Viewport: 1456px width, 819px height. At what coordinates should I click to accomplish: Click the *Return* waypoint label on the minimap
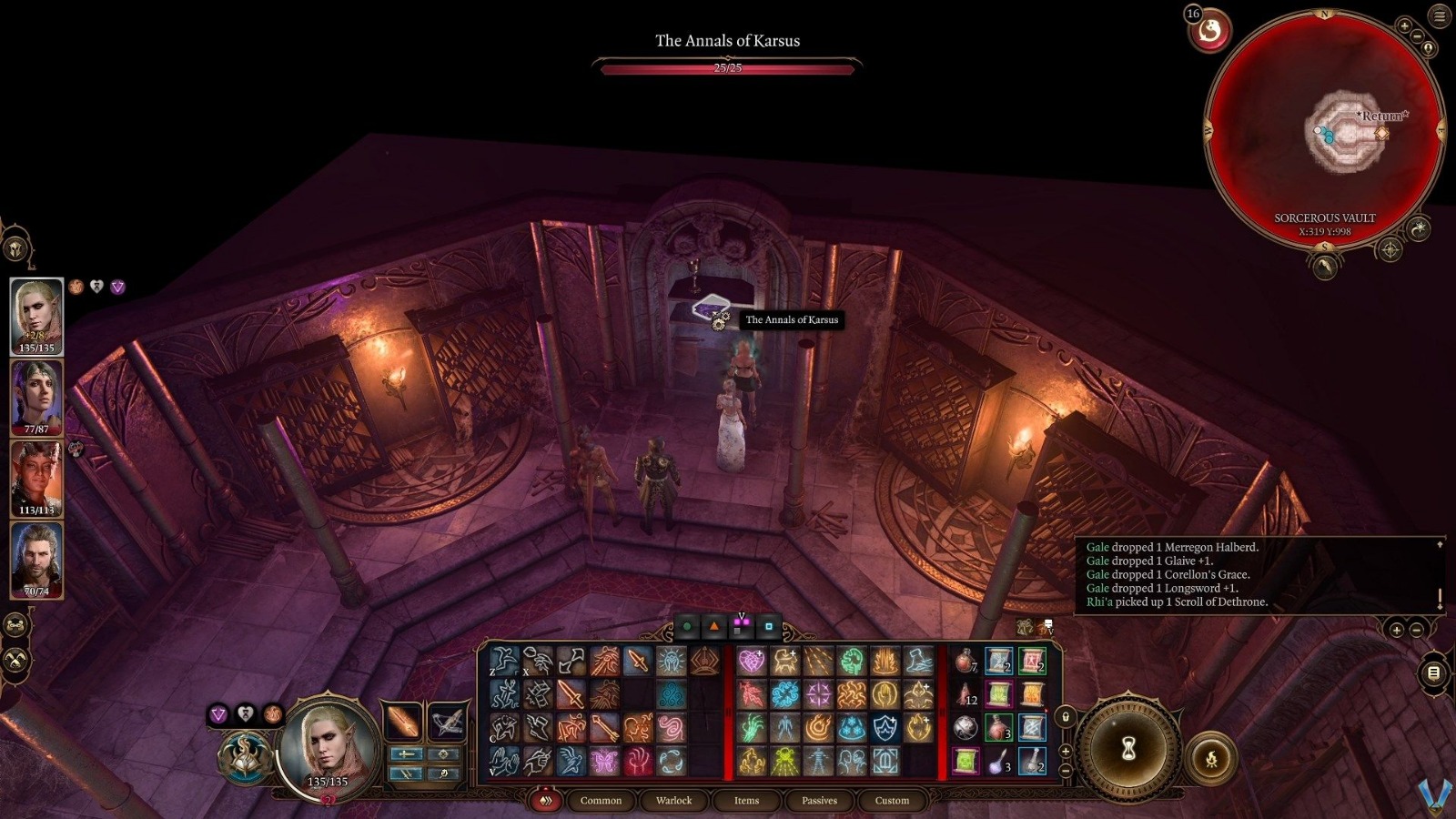pos(1382,116)
